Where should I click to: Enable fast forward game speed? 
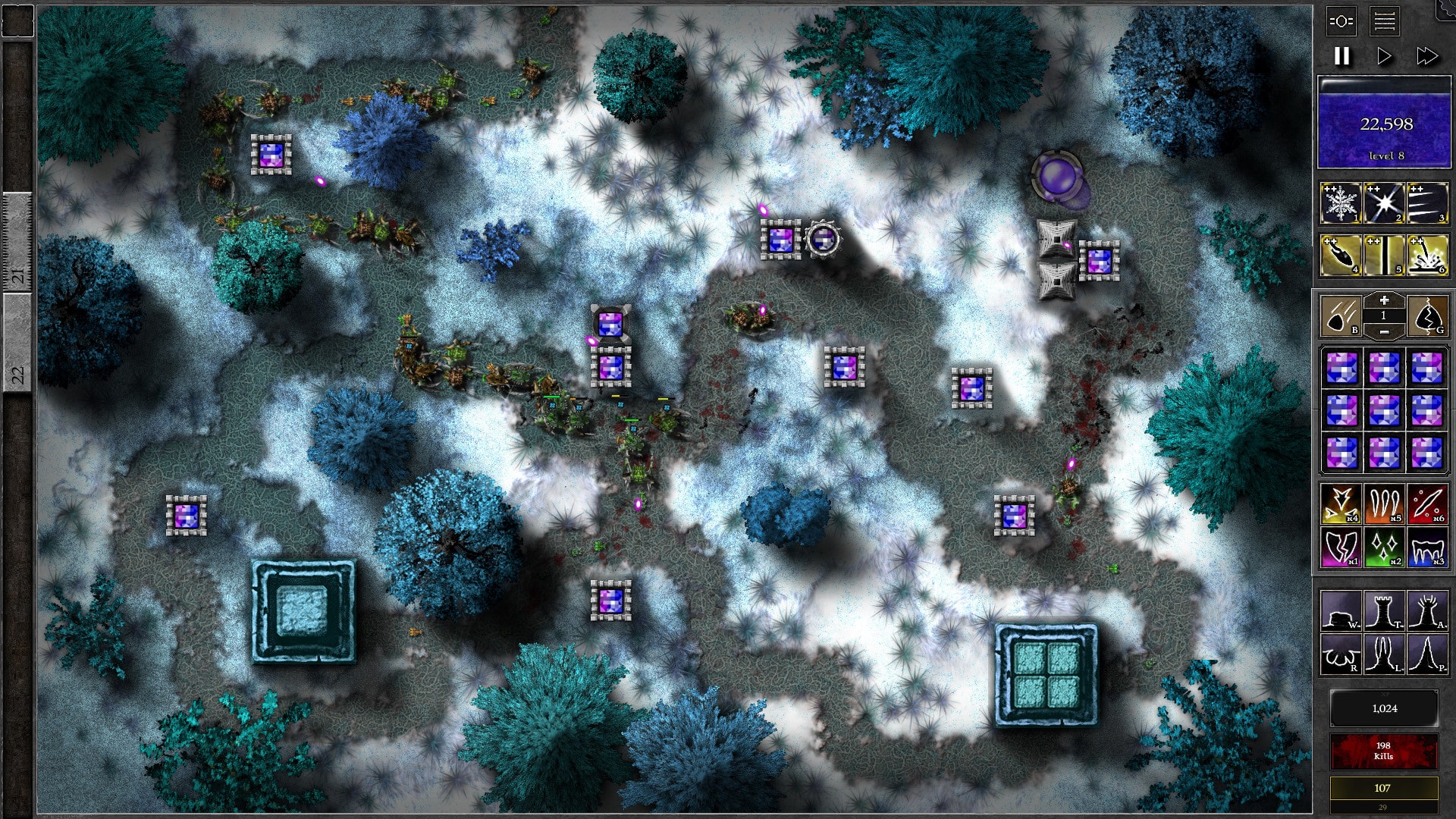(1430, 55)
